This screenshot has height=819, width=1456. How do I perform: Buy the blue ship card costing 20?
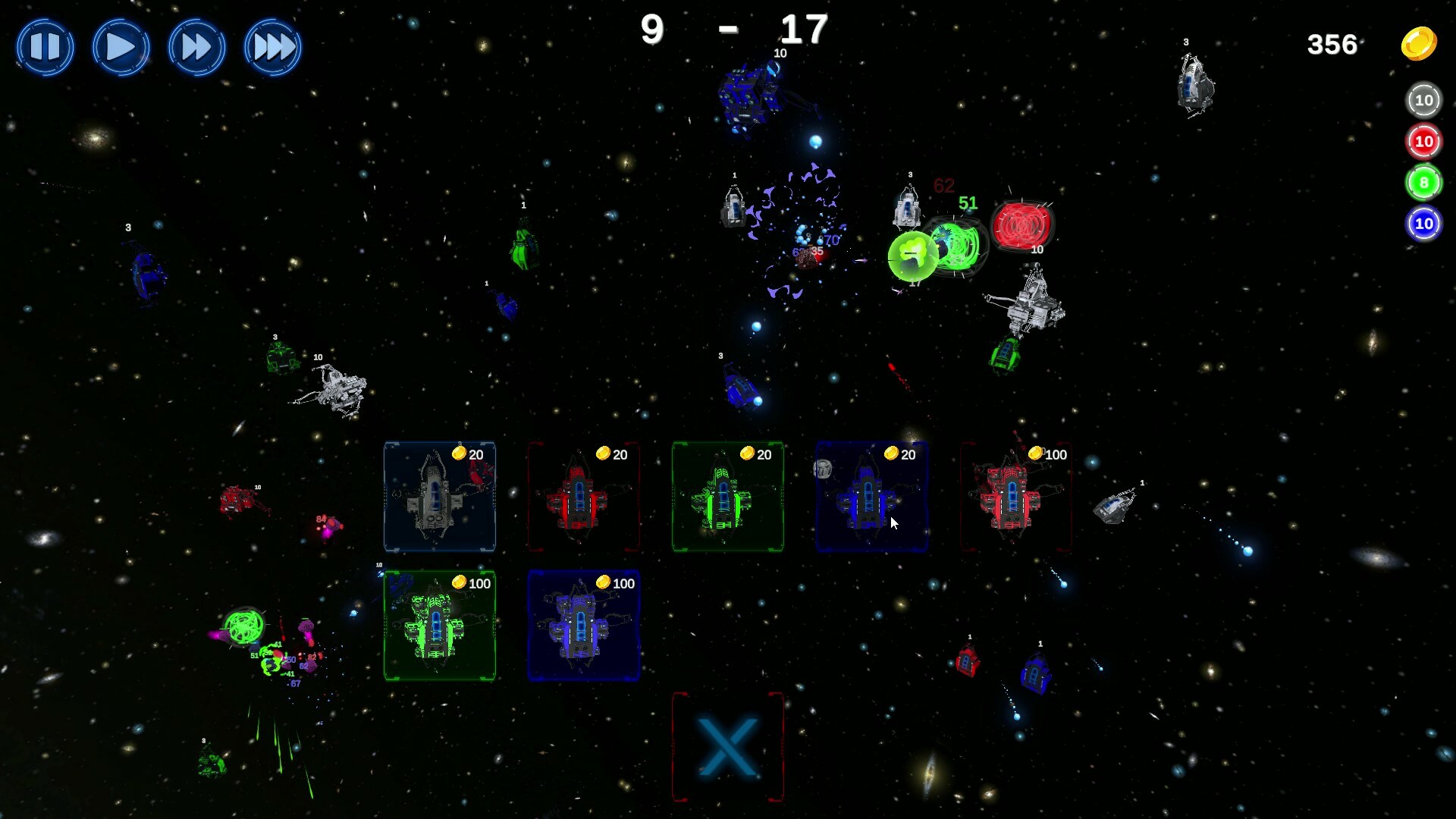click(872, 498)
